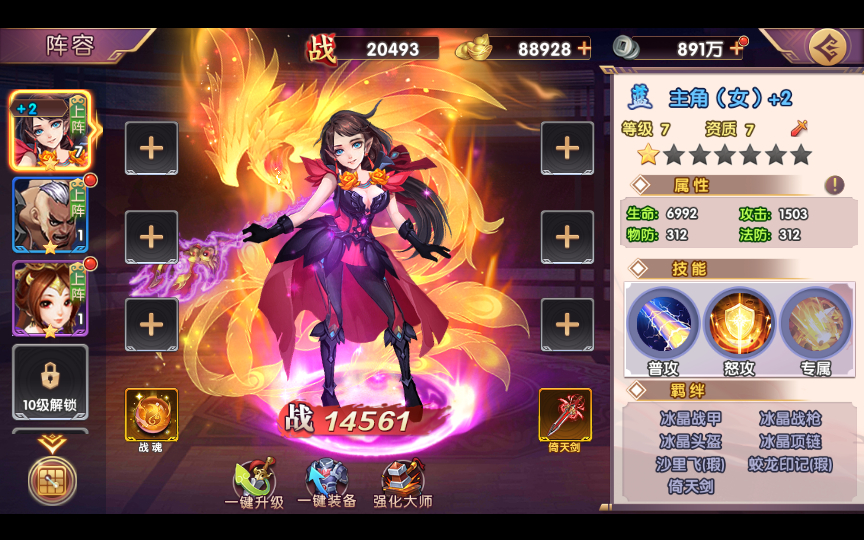Activate 一键装备 one-tap equip

(x=327, y=484)
